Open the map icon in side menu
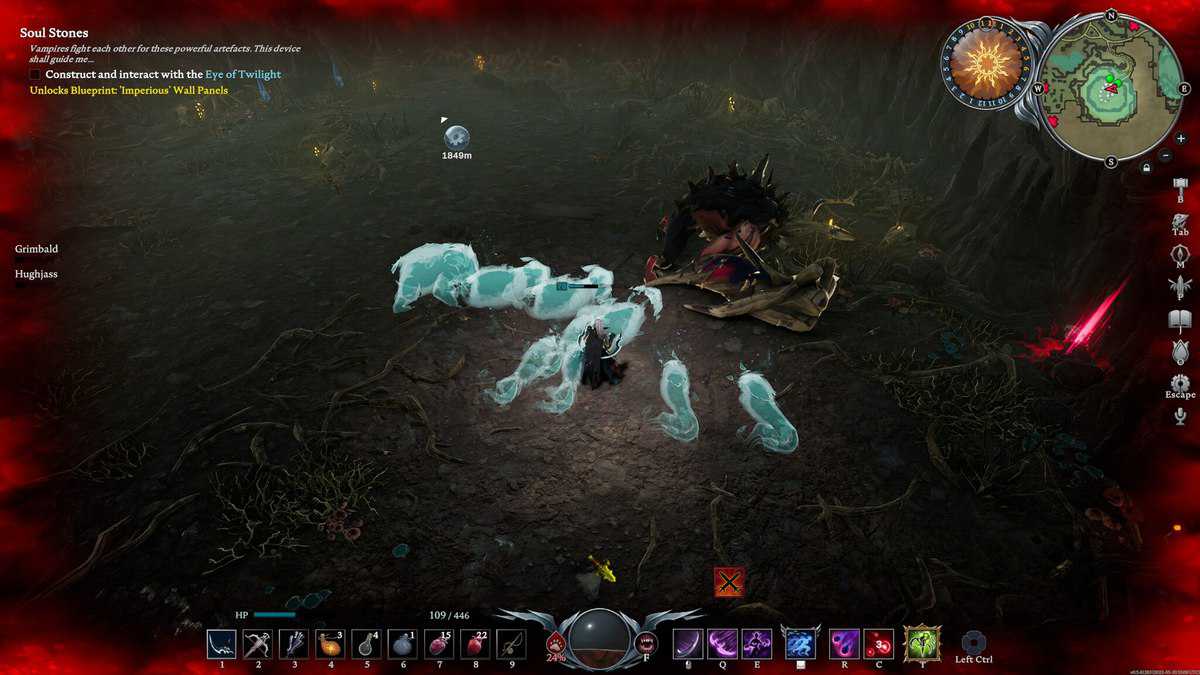Viewport: 1200px width, 675px height. pyautogui.click(x=1180, y=254)
